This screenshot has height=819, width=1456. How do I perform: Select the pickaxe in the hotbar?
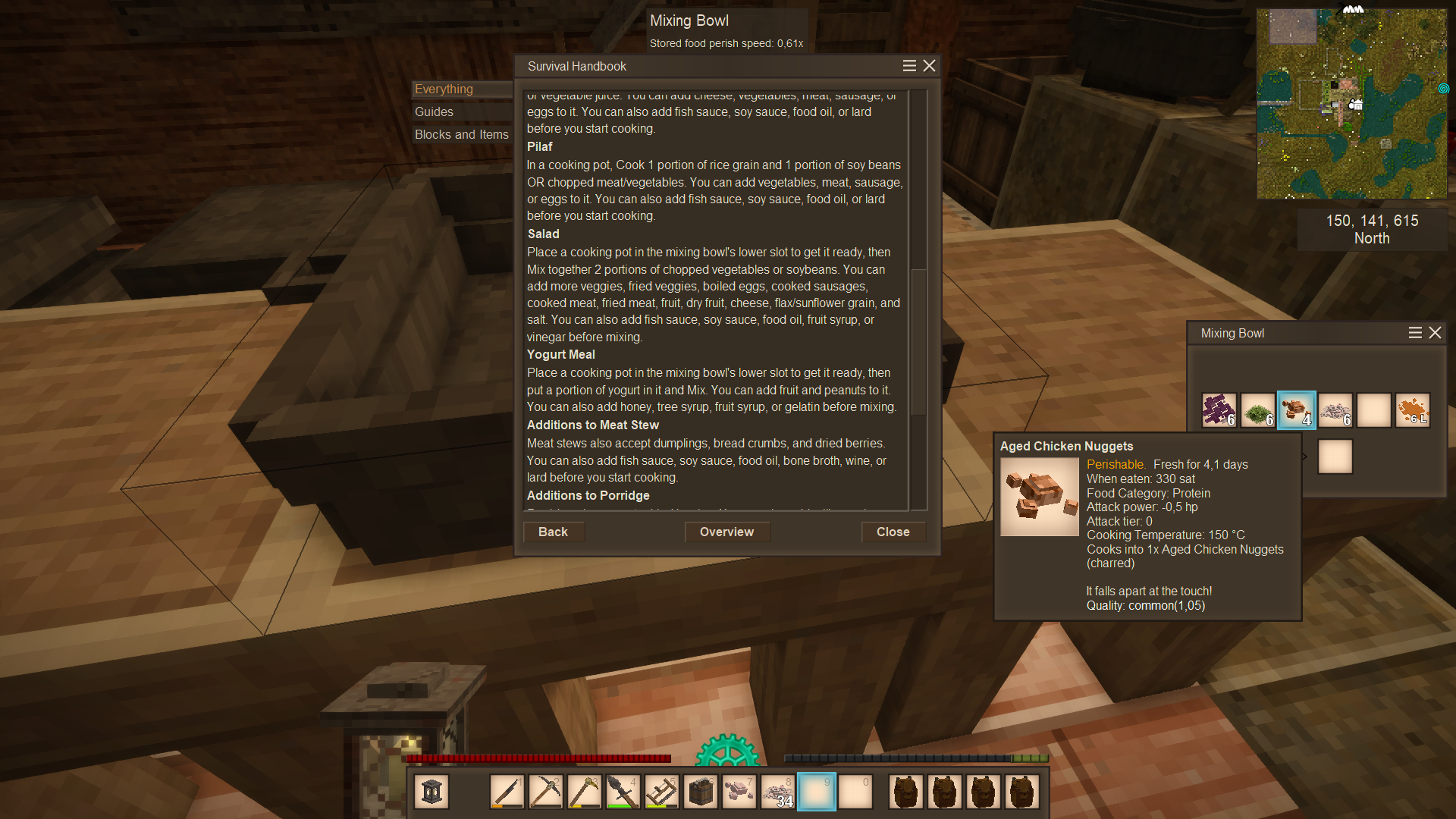click(x=545, y=792)
